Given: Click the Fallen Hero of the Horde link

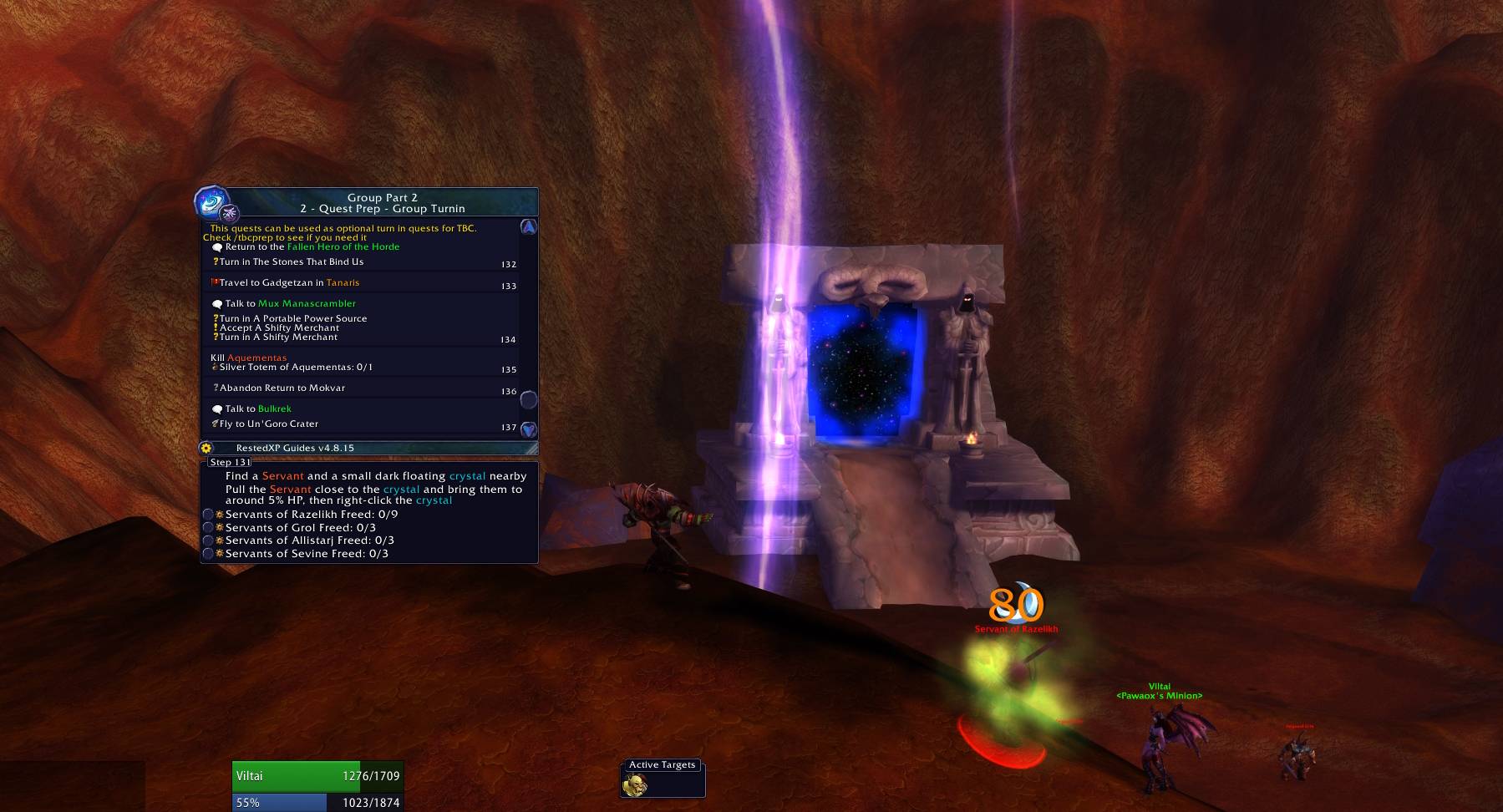Looking at the screenshot, I should point(343,246).
